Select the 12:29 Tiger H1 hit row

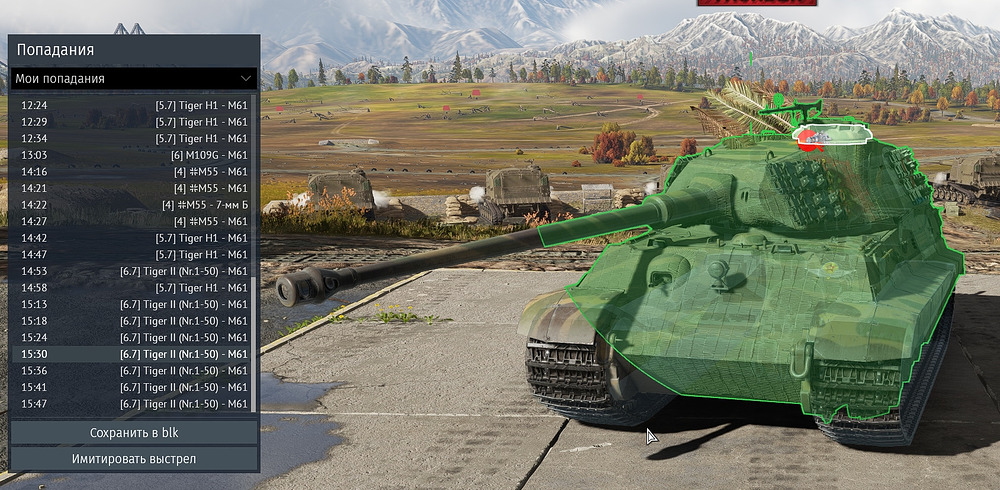(x=134, y=121)
